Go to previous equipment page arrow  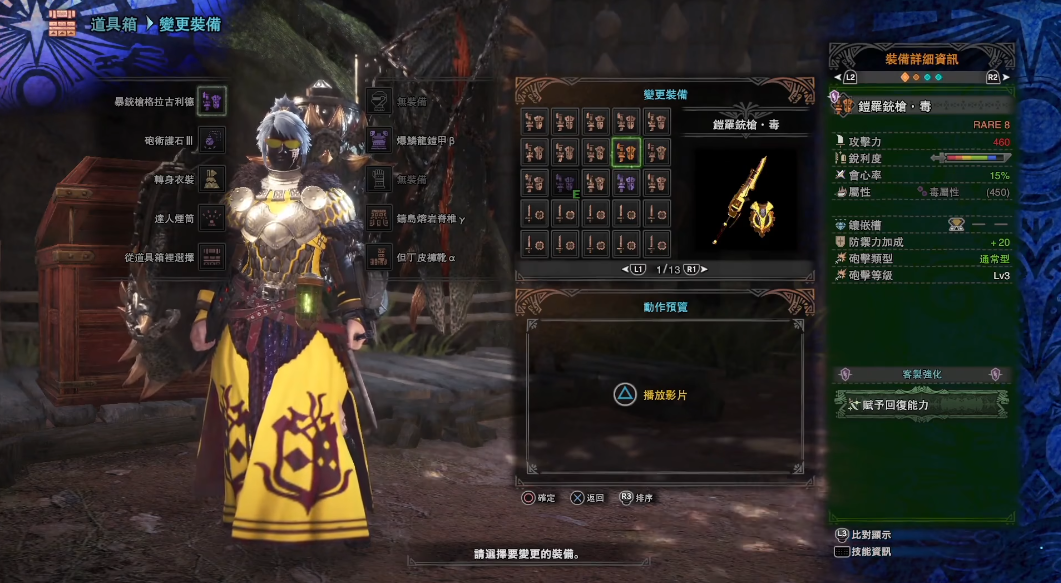(634, 270)
